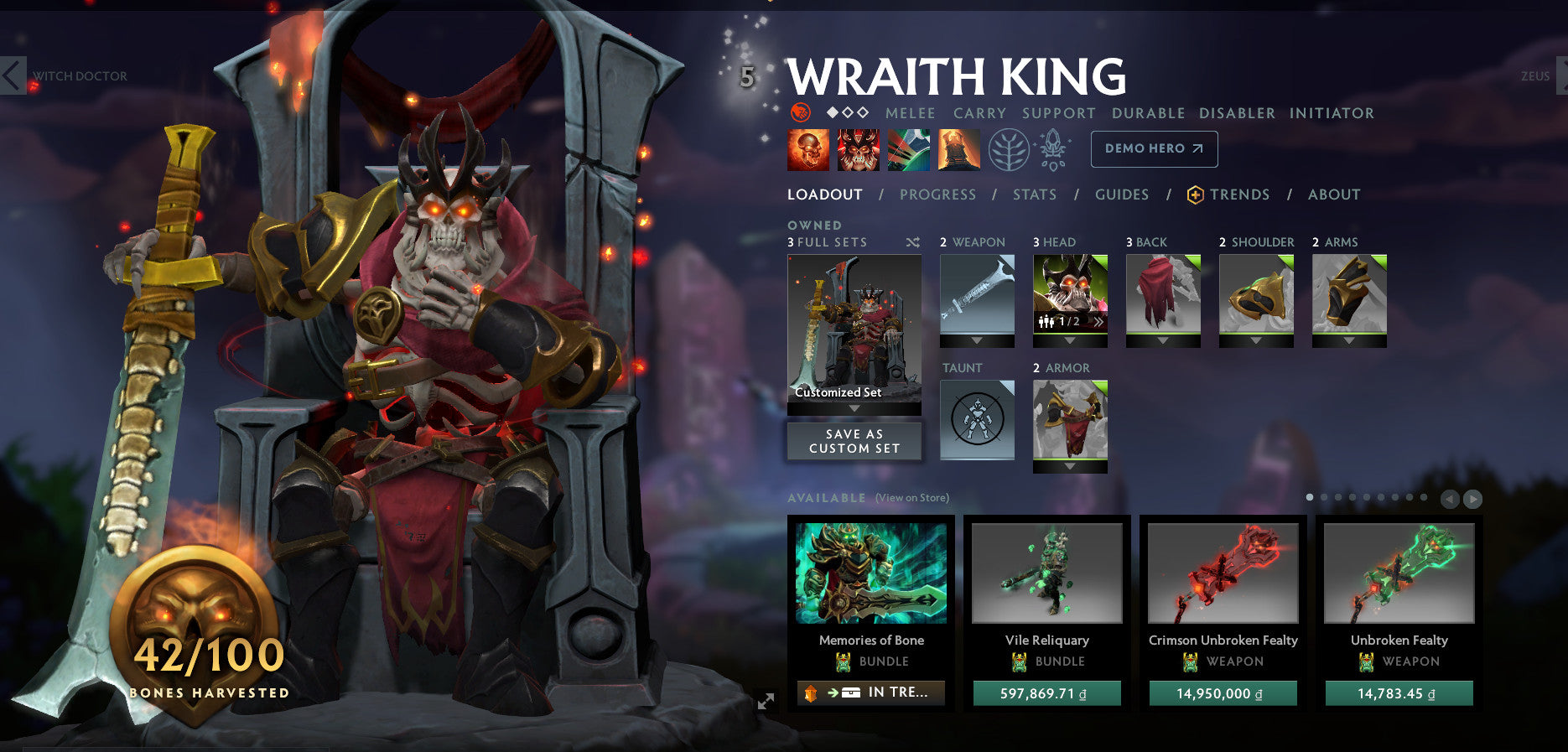
Task: Select the Wraithfire Blast ability icon
Action: pos(807,150)
